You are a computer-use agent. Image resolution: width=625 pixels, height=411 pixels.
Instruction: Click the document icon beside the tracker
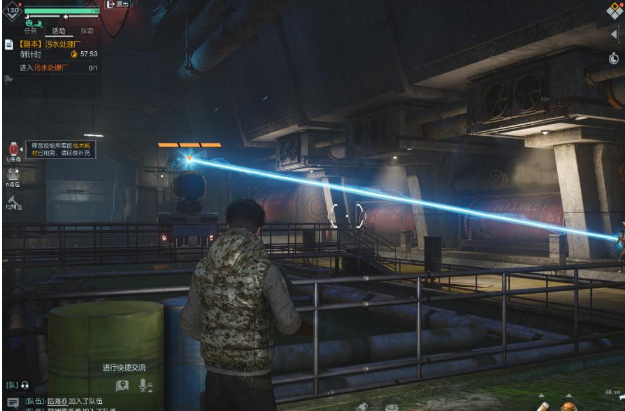coord(7,44)
